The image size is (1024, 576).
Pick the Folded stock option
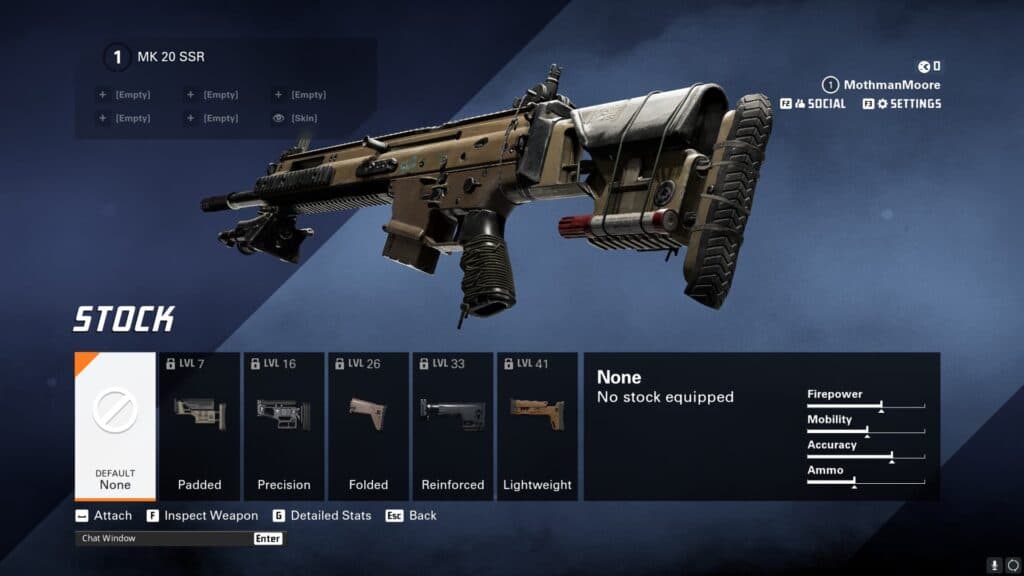tap(368, 426)
